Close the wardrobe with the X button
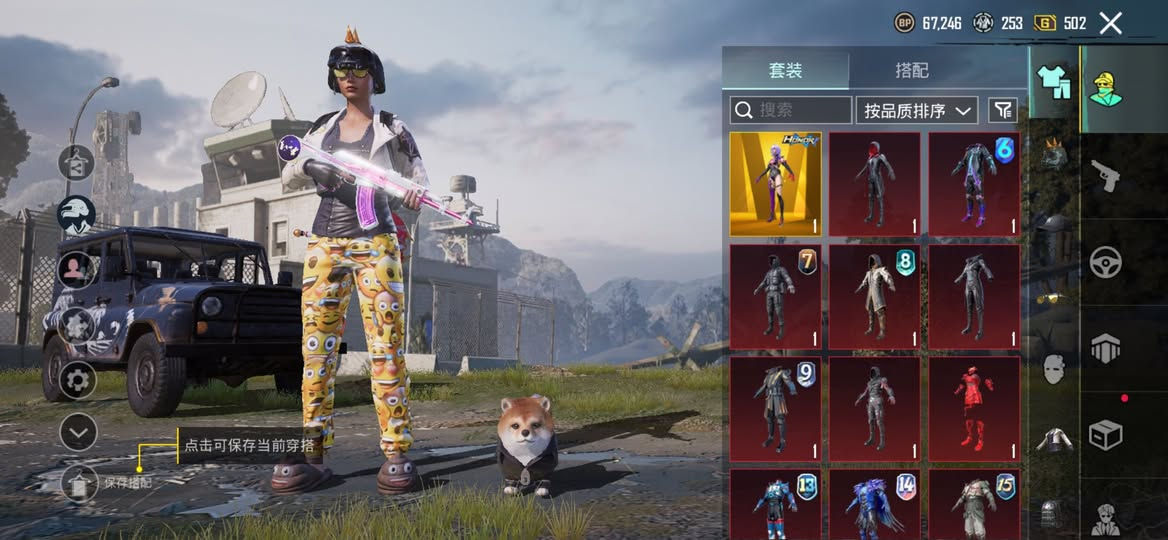Viewport: 1168px width, 540px height. coord(1110,23)
